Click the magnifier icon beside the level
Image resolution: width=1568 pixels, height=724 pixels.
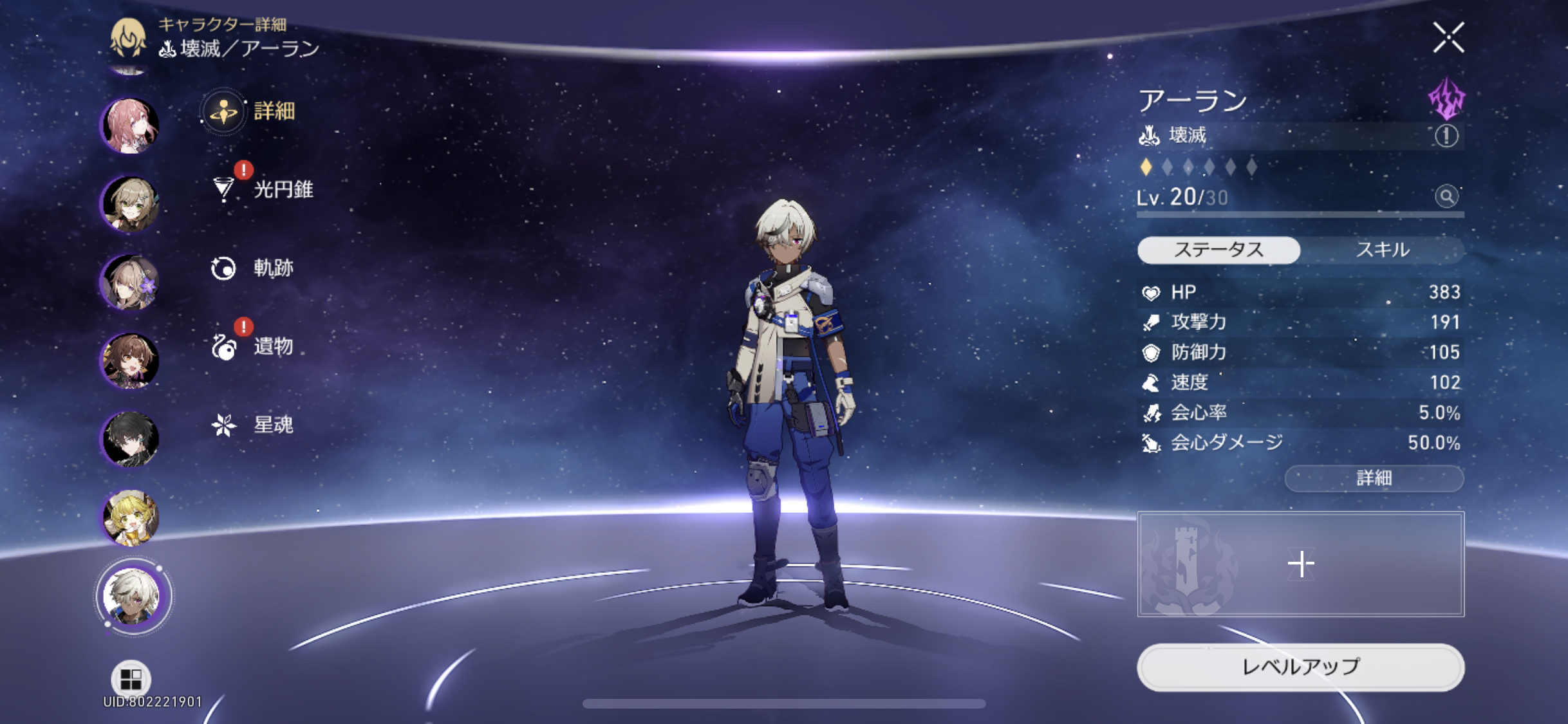click(x=1446, y=196)
